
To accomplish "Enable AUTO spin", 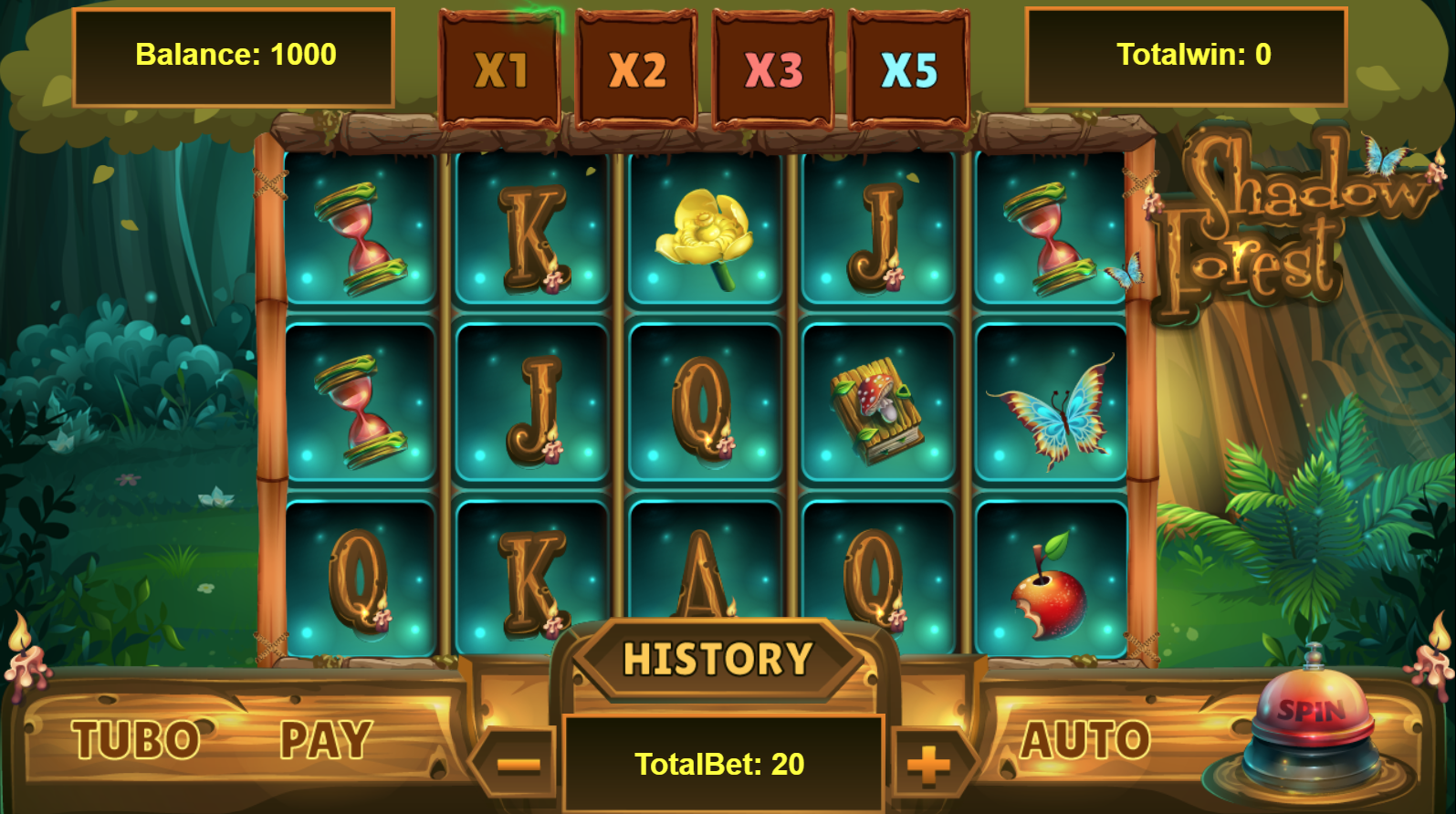I will [x=1084, y=739].
